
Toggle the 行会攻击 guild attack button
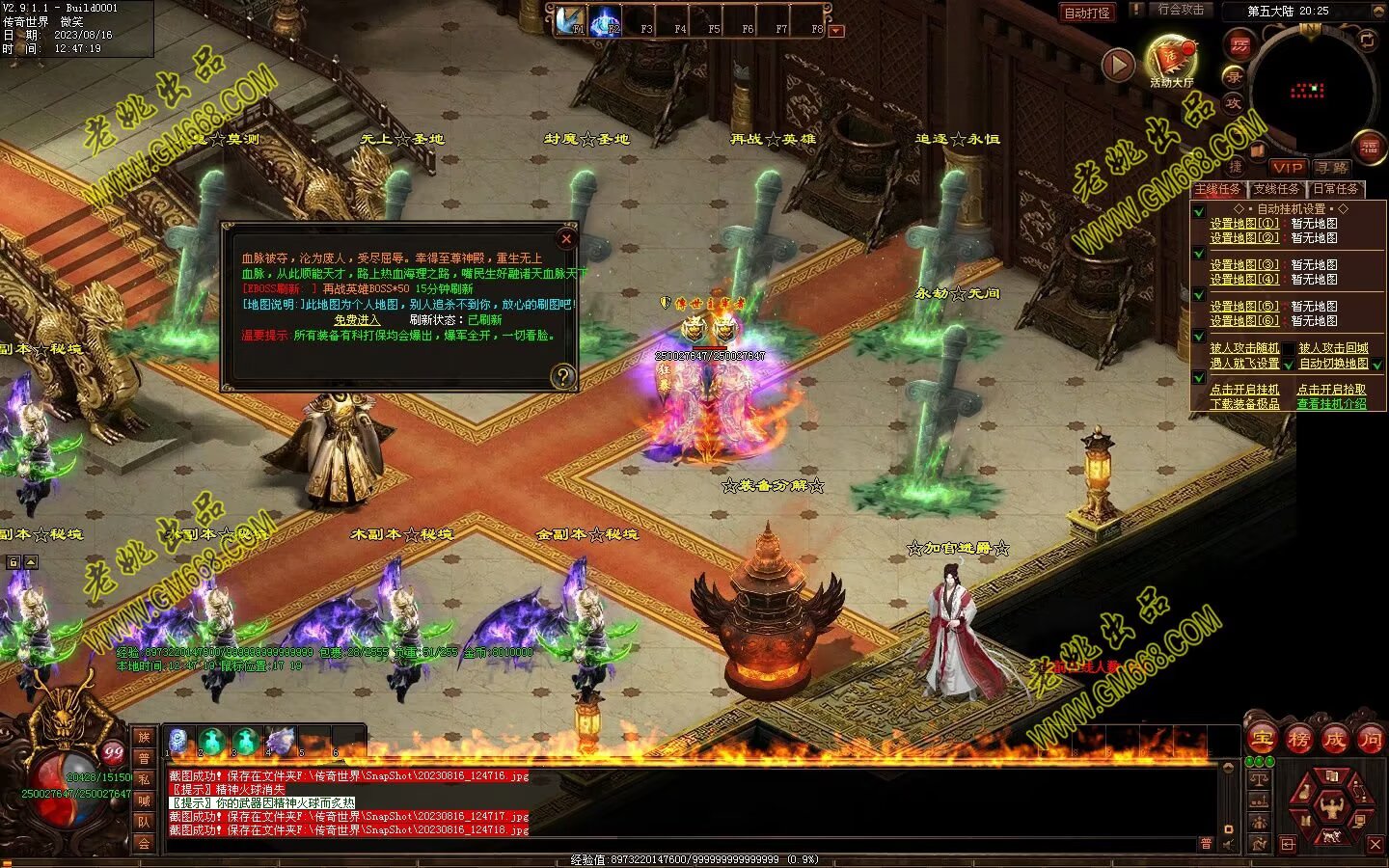(1181, 10)
